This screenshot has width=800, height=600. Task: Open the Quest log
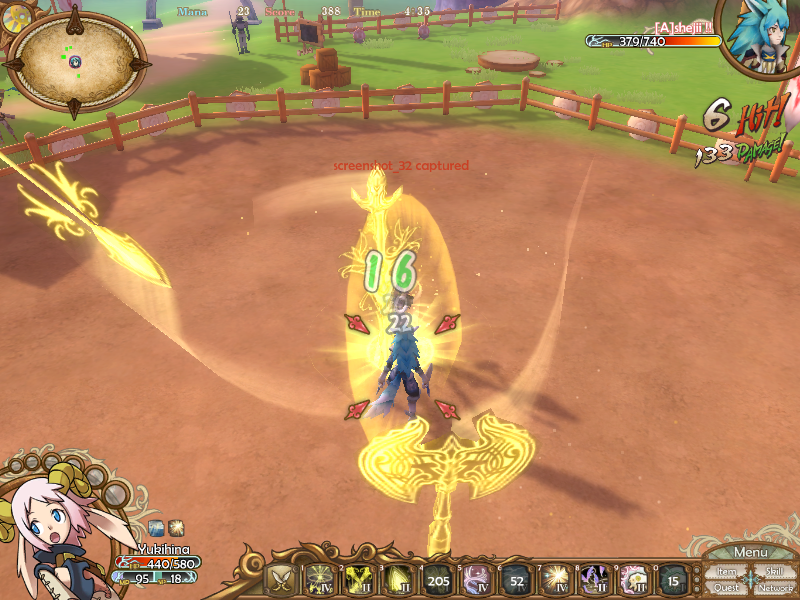(x=727, y=588)
